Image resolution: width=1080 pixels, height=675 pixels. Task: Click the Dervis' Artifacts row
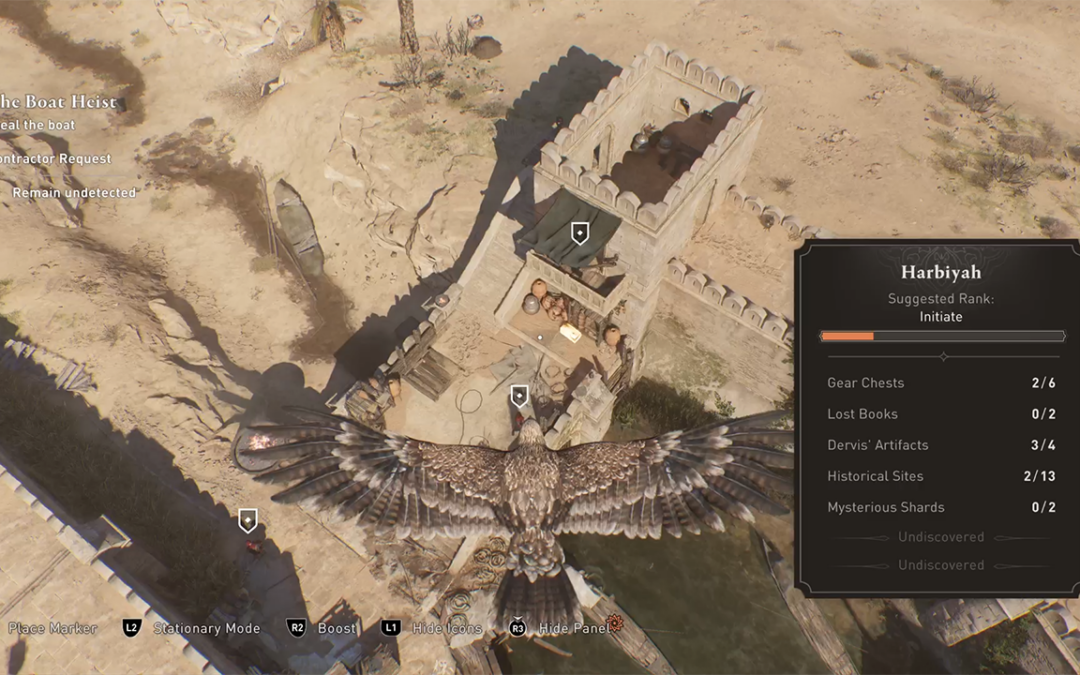pos(940,445)
